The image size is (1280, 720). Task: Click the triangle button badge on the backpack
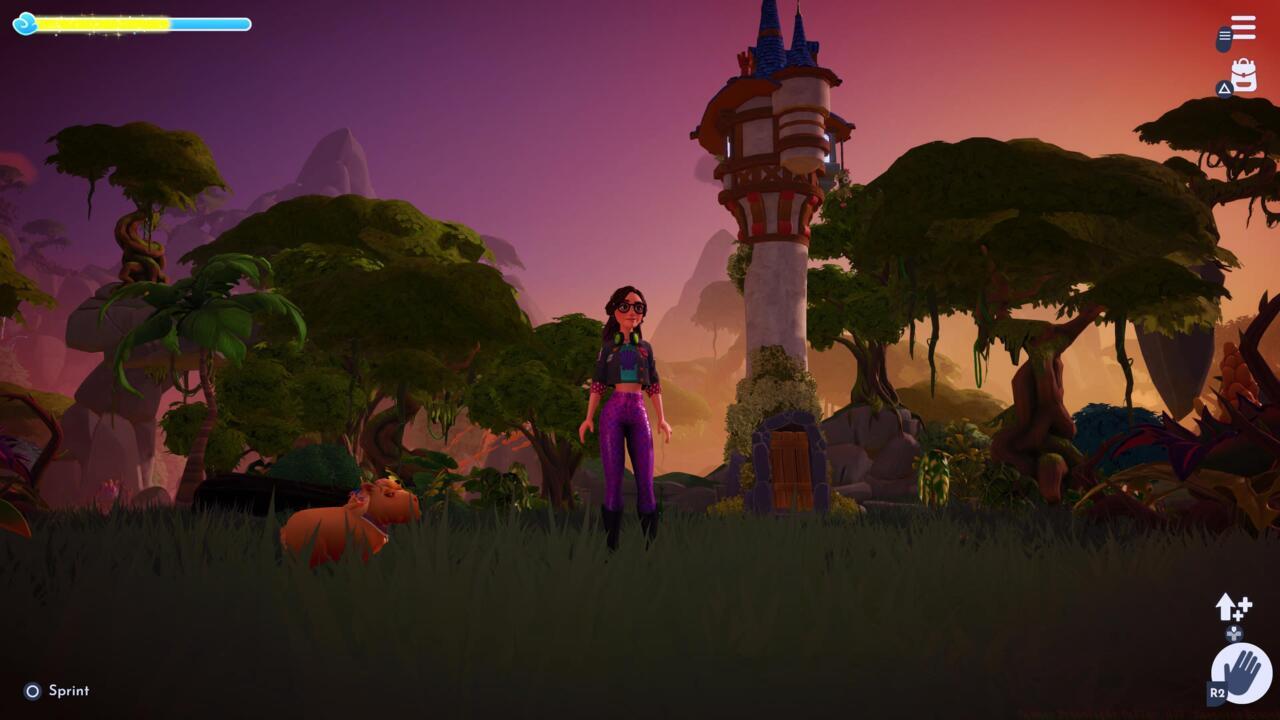tap(1224, 91)
